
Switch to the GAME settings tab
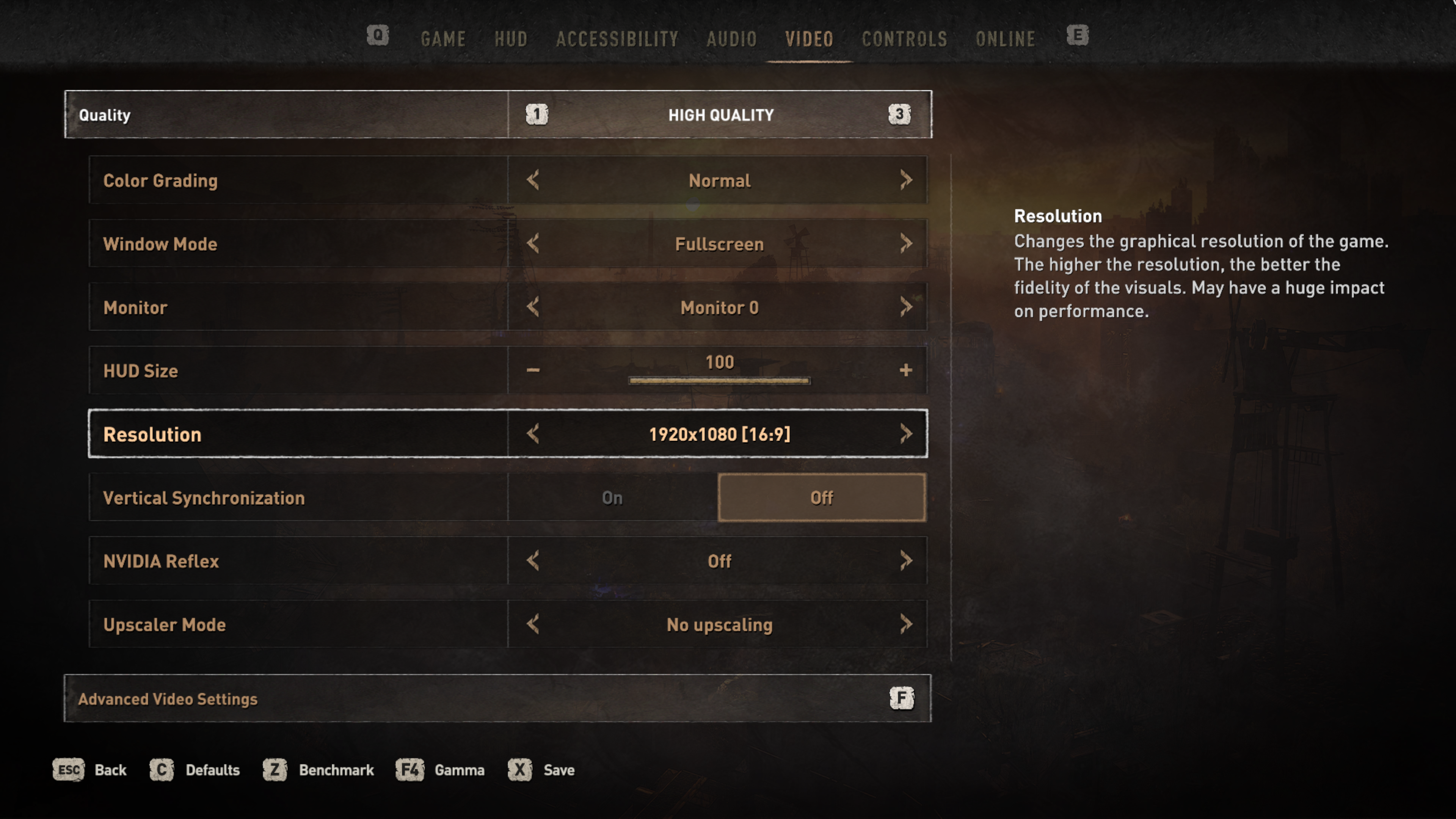tap(443, 39)
